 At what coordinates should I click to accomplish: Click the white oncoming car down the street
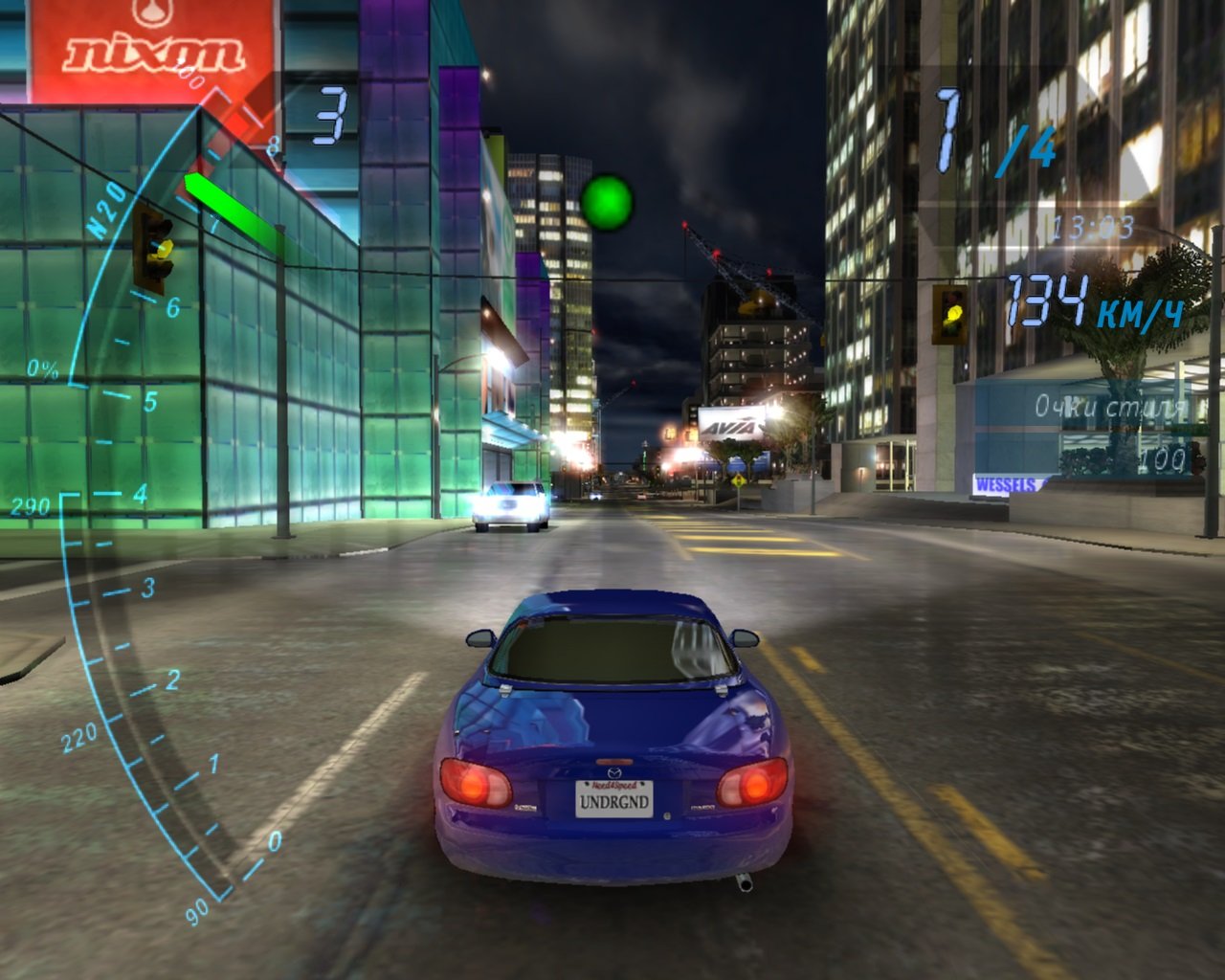pyautogui.click(x=511, y=504)
